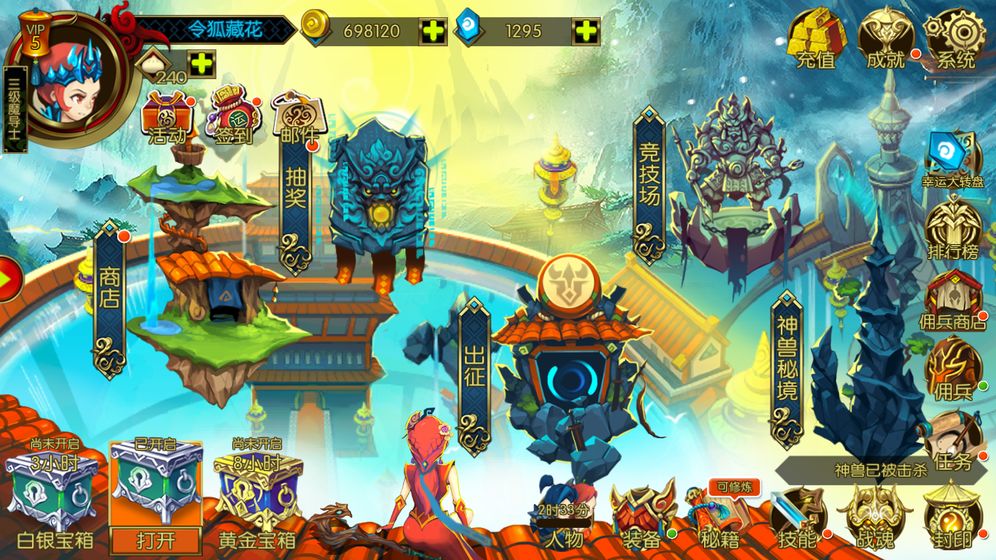Open the 邮件 mail icon
996x560 pixels.
(x=295, y=118)
